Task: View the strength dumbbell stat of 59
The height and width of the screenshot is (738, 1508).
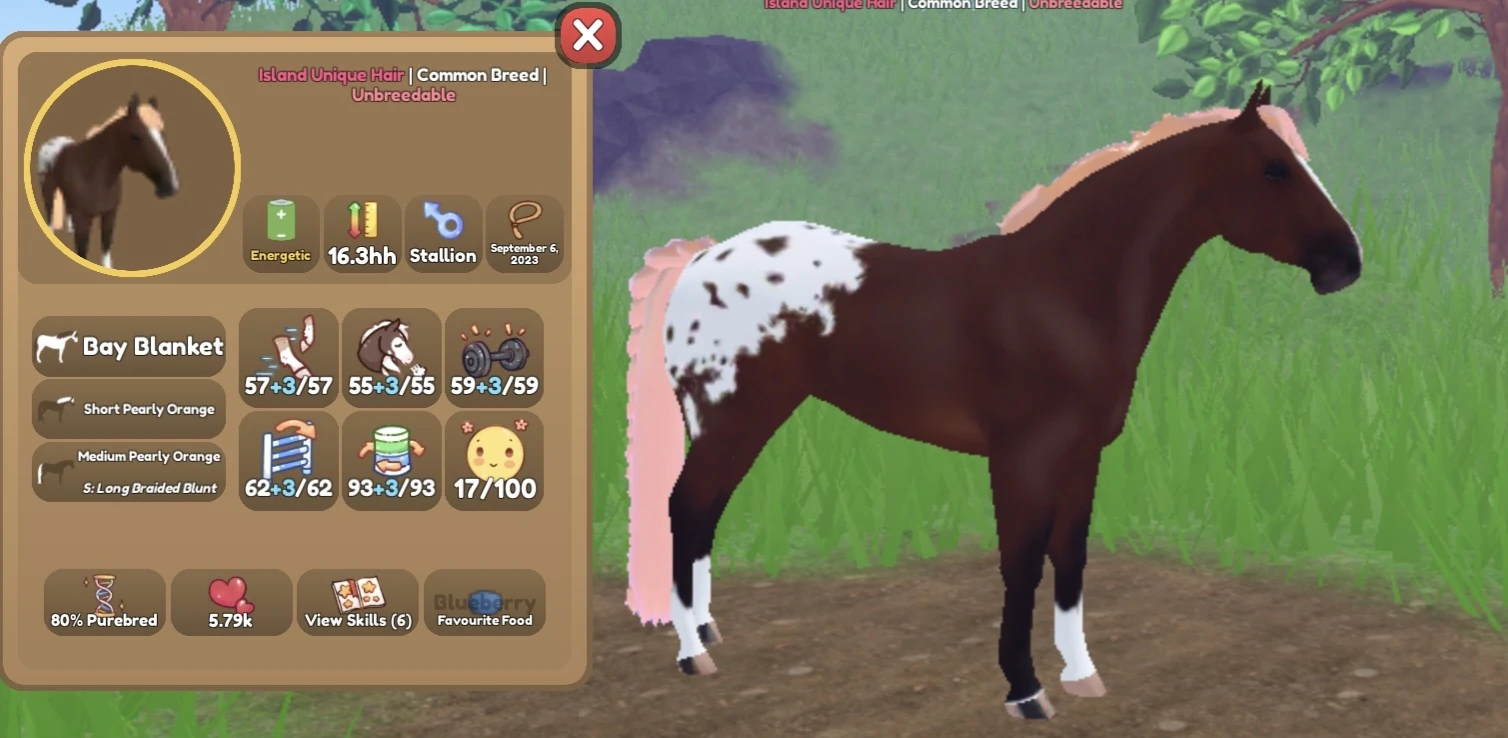Action: tap(494, 357)
